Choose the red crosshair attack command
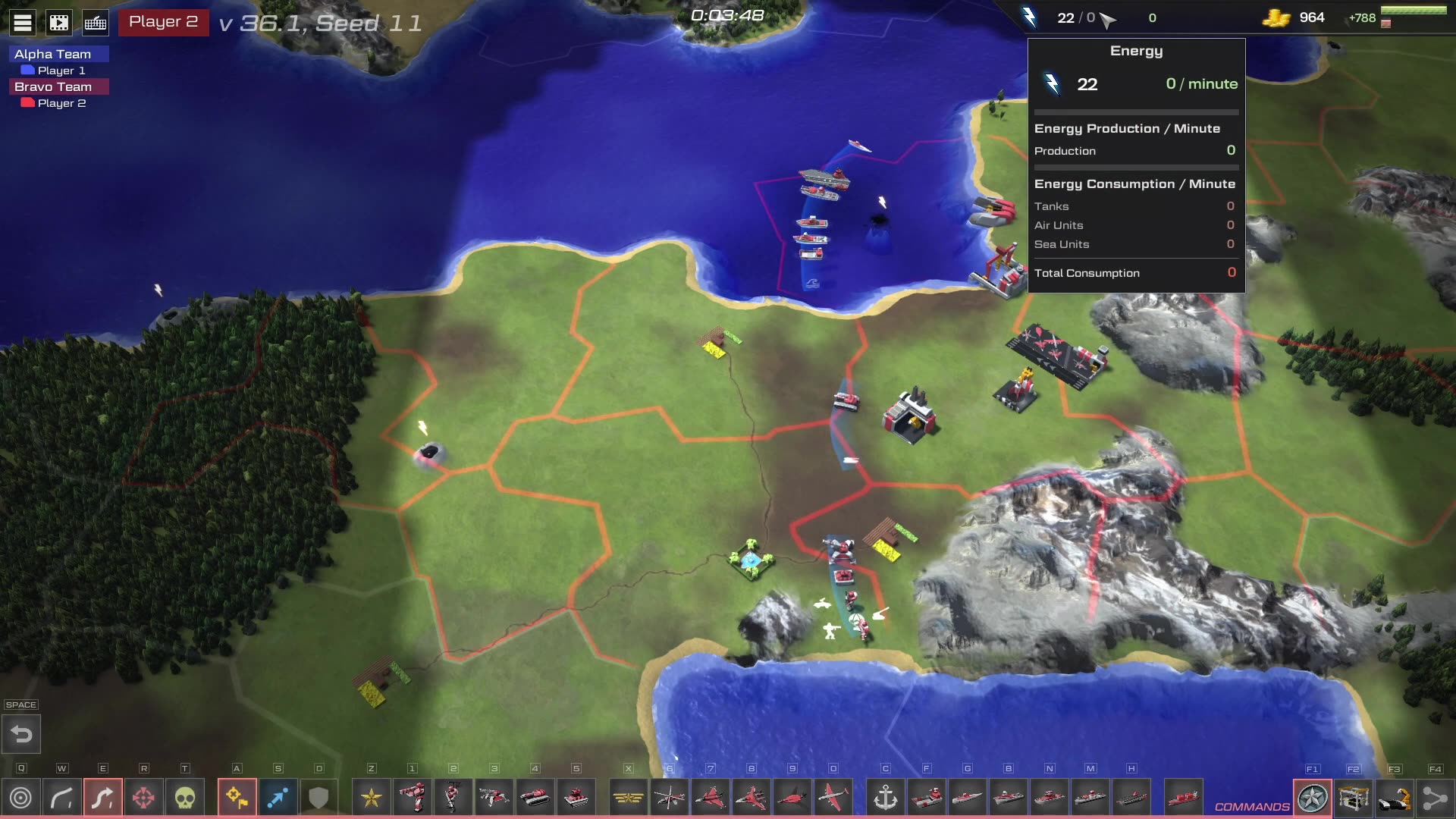The width and height of the screenshot is (1456, 819). coord(144,798)
